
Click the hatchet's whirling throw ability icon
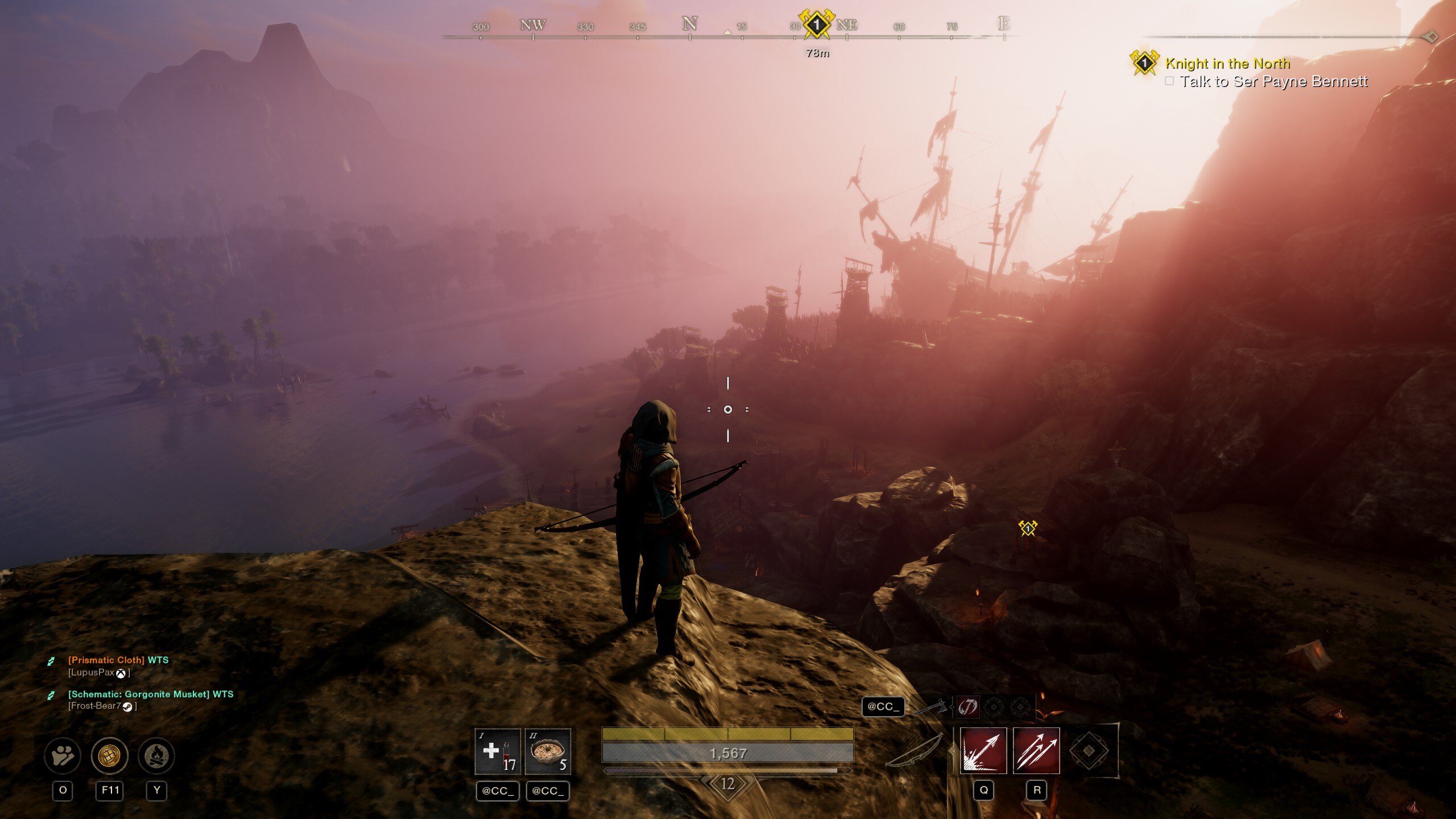(x=967, y=707)
